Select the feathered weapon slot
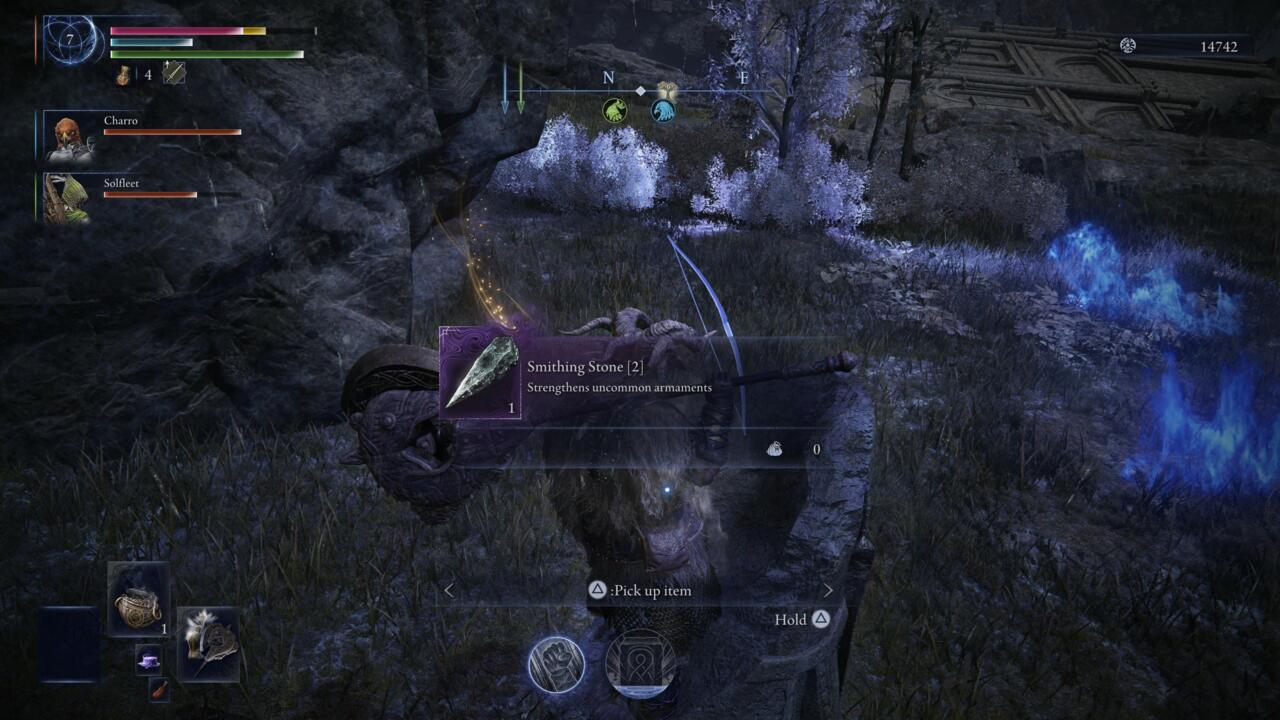Viewport: 1280px width, 720px height. (209, 644)
